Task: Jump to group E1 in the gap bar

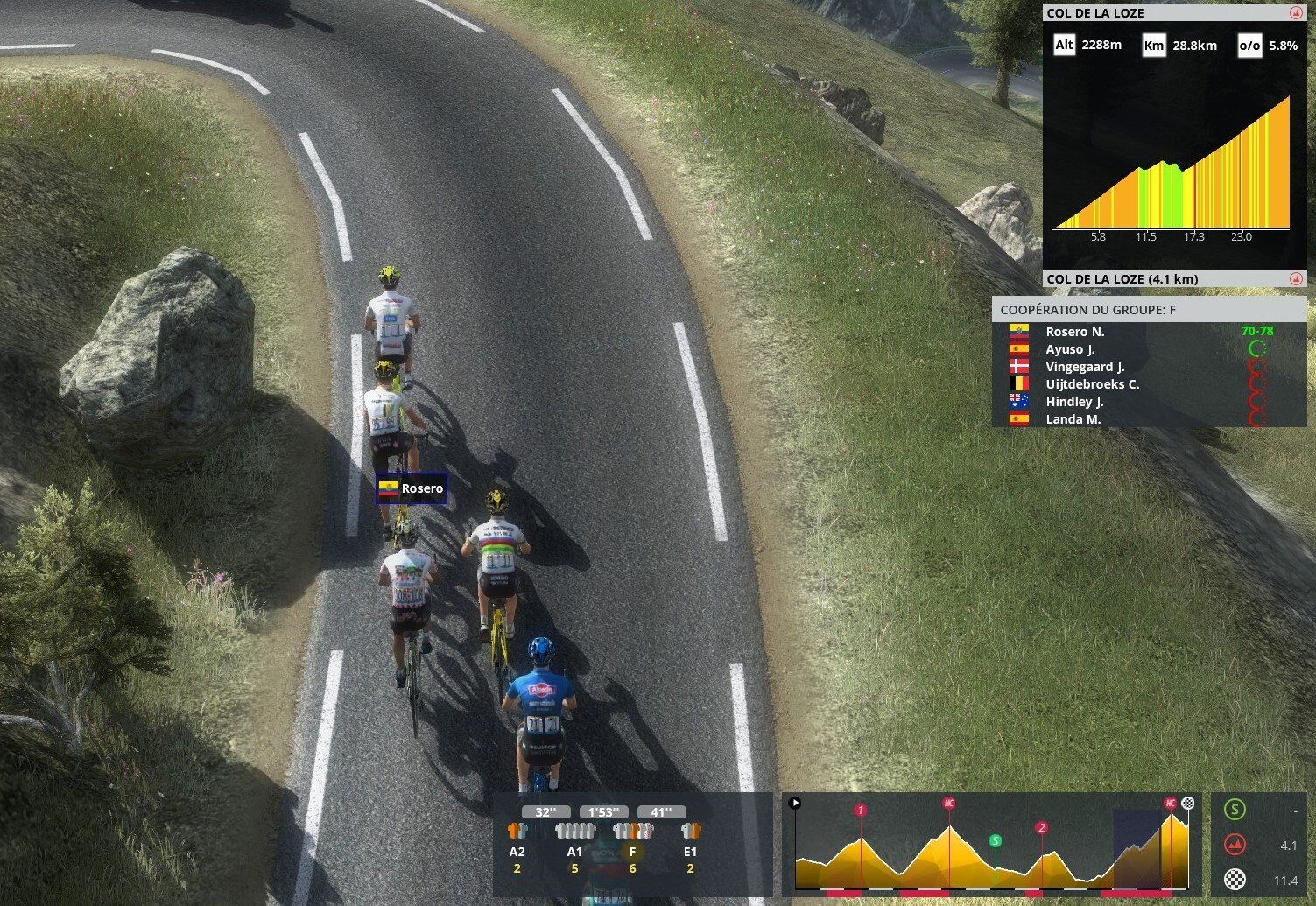Action: click(x=690, y=840)
